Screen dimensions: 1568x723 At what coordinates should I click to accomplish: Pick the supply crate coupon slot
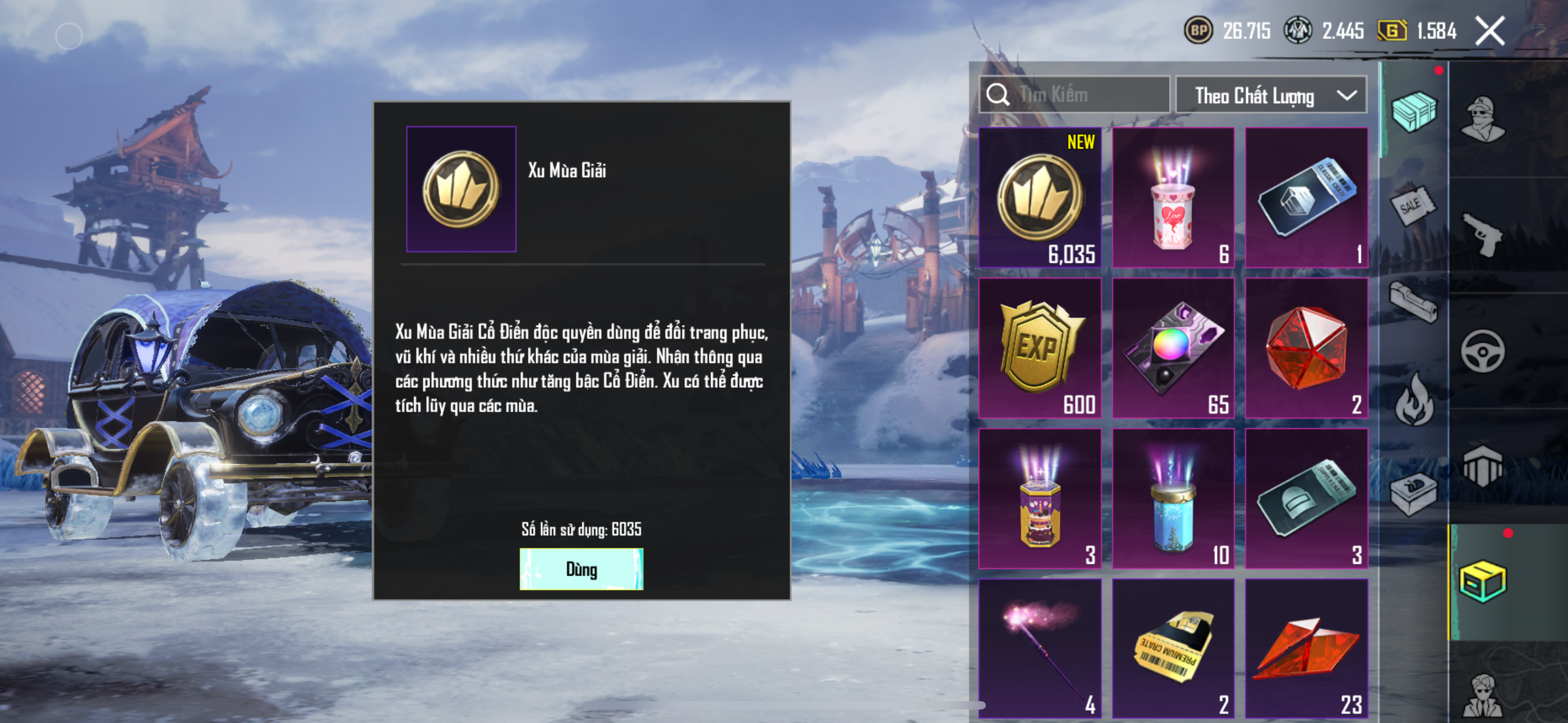click(x=1306, y=498)
